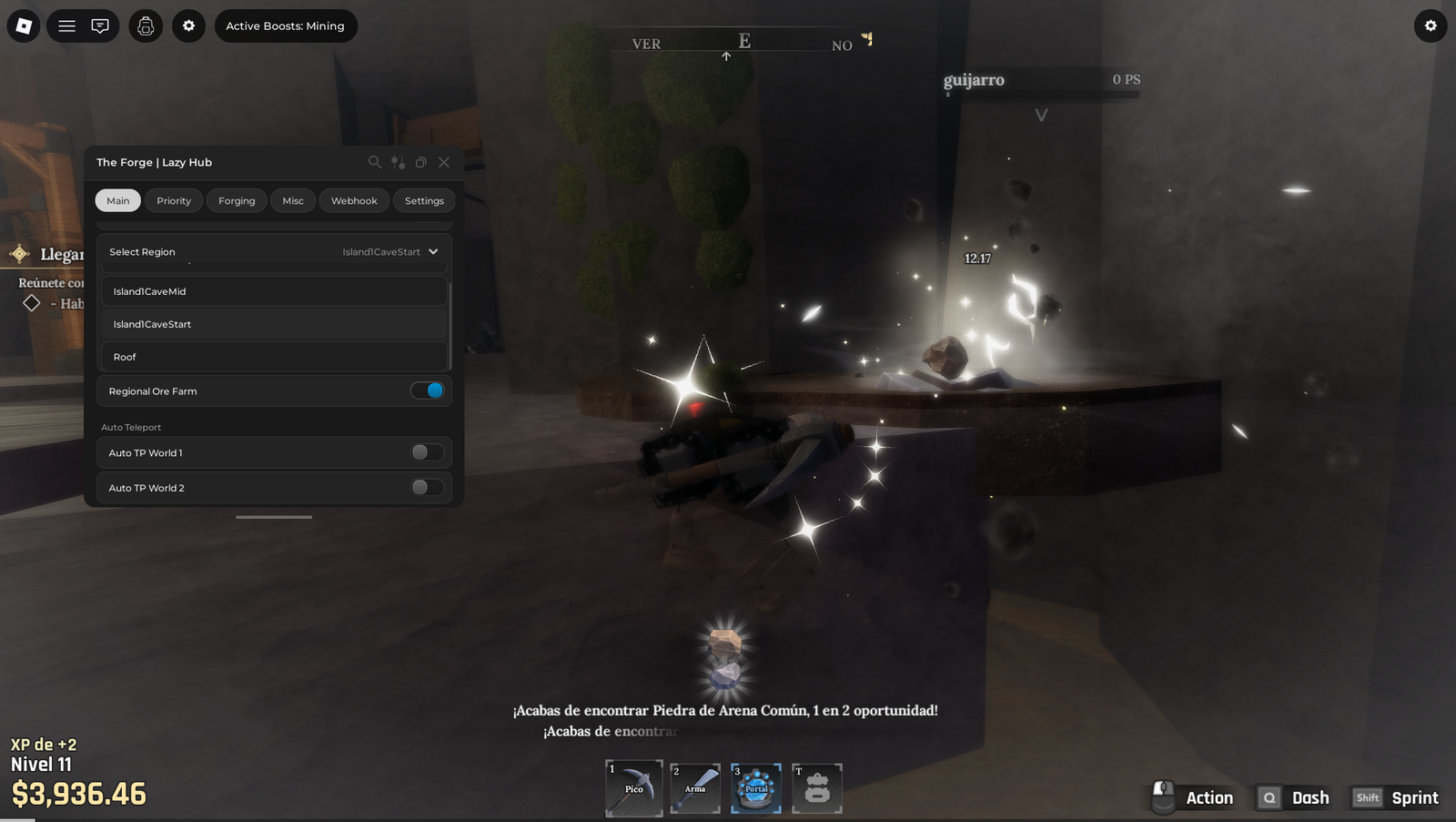Switch to the Forging tab
Image resolution: width=1456 pixels, height=822 pixels.
(236, 200)
